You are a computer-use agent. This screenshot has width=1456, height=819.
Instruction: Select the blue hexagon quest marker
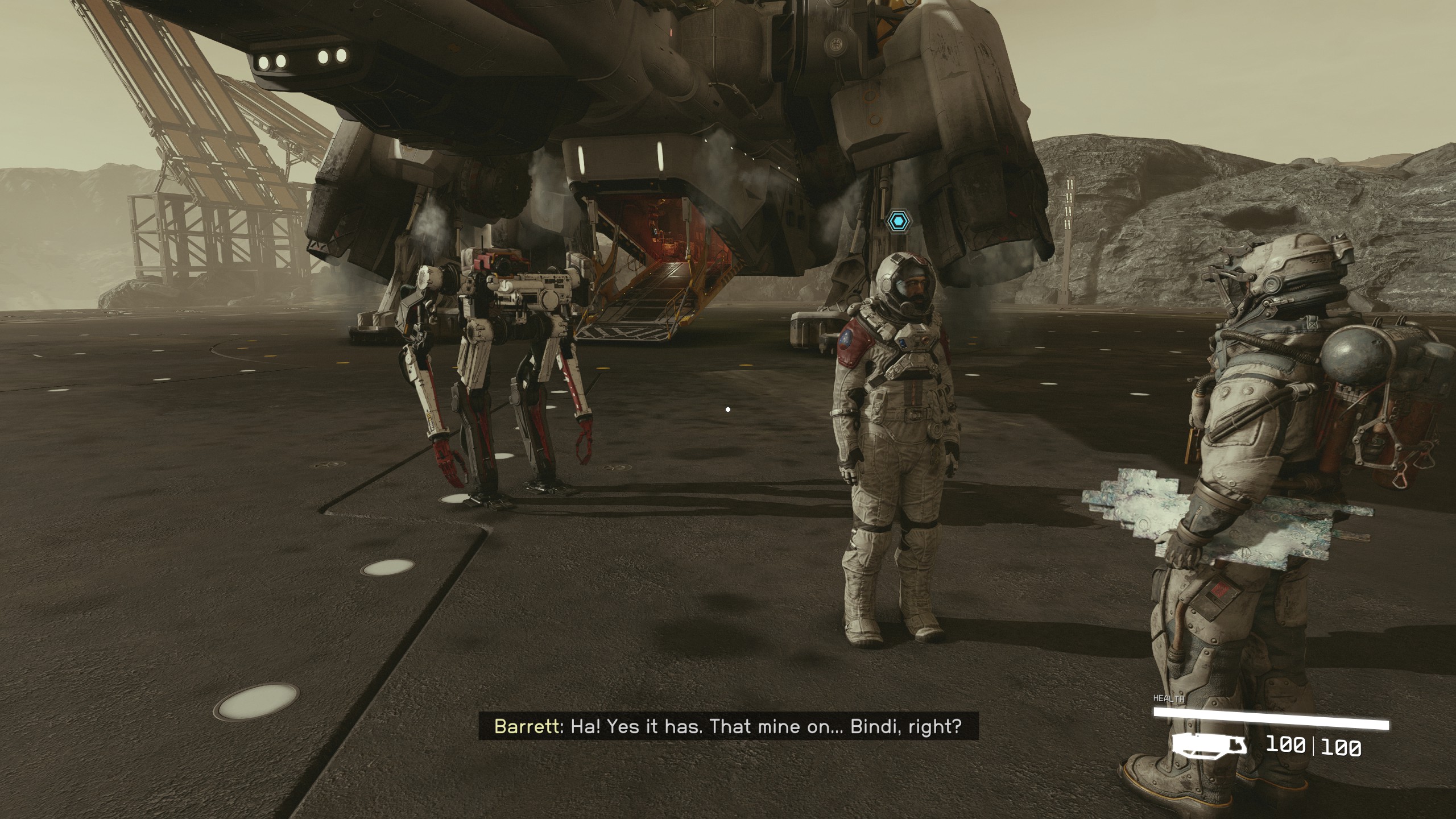point(898,220)
